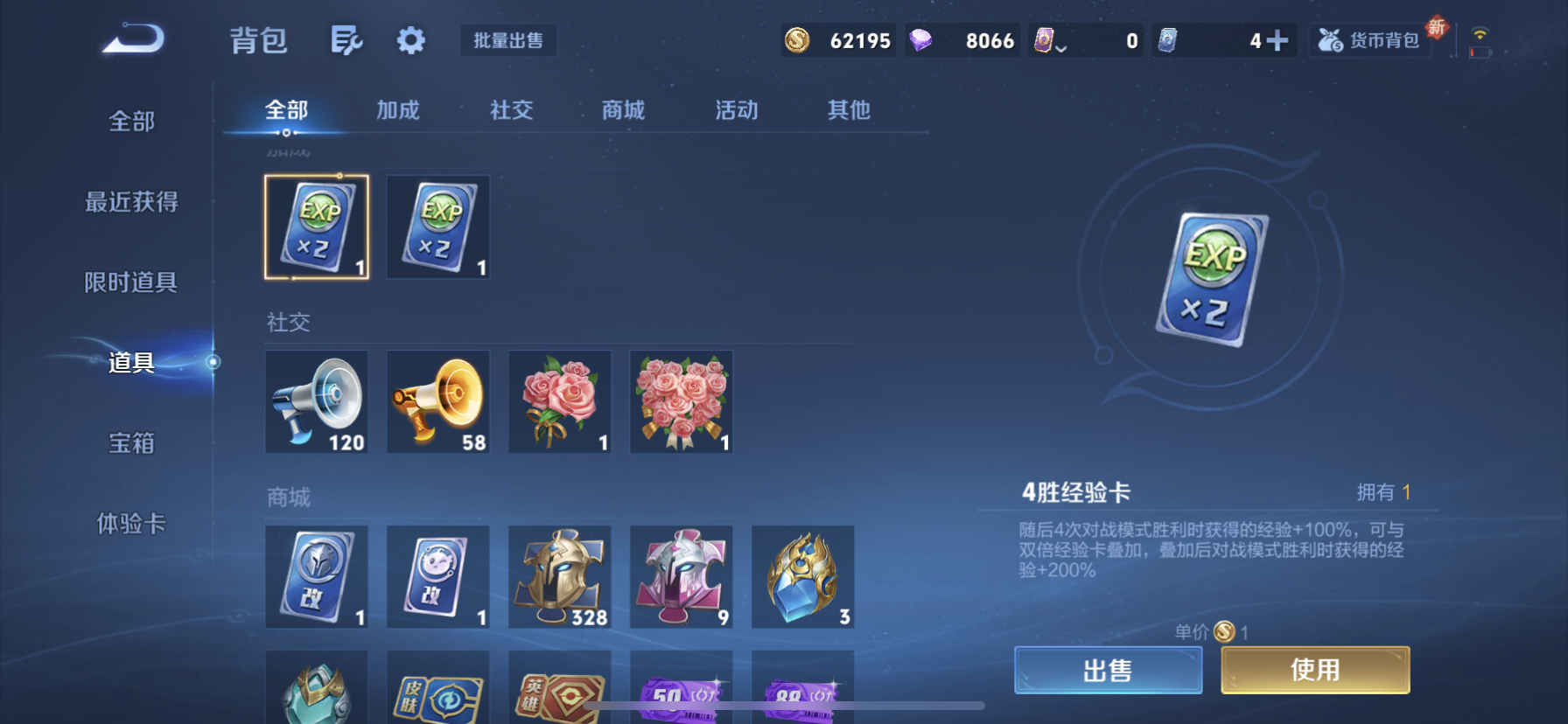Screen dimensions: 1568x724
Task: Switch to the 其他 others tab
Action: coord(849,110)
